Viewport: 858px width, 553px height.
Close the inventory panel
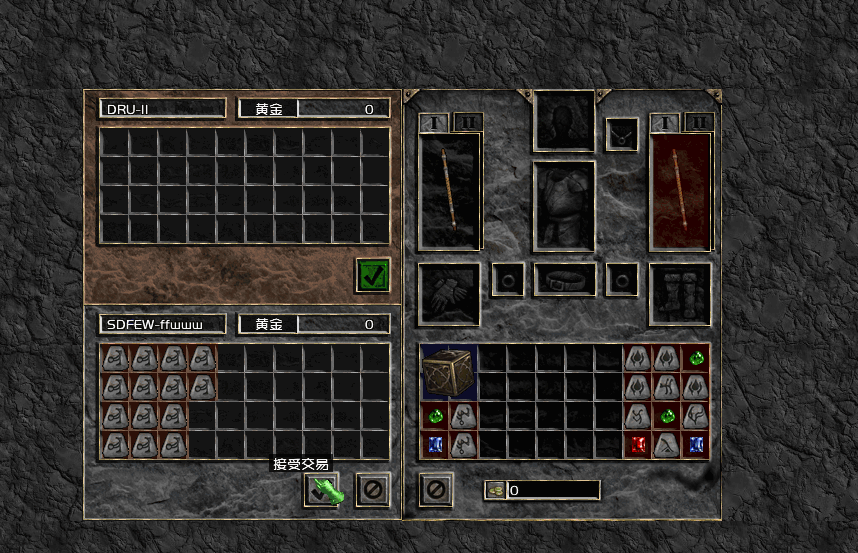pos(435,490)
